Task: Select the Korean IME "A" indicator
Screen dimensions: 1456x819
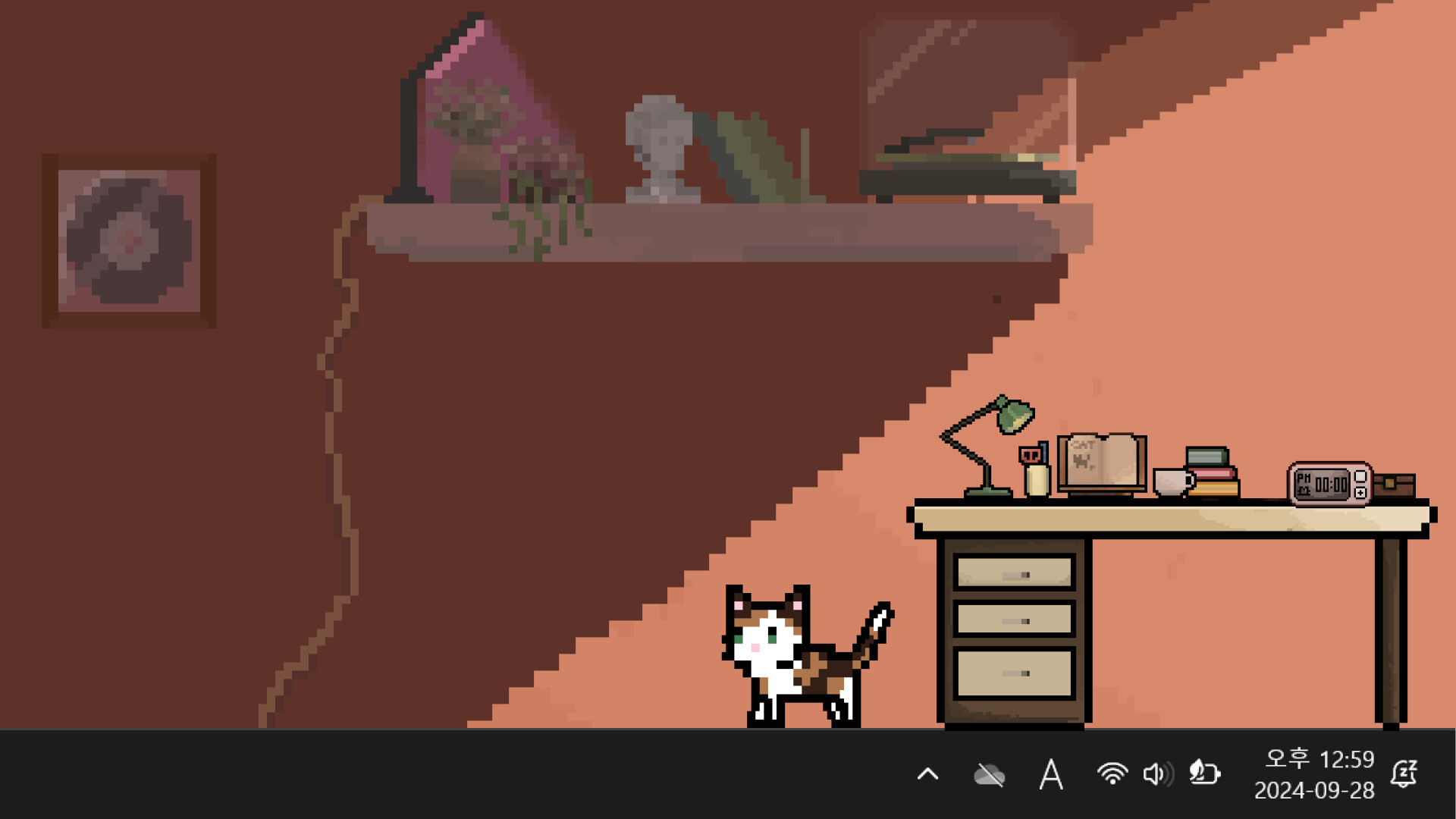Action: (x=1051, y=774)
